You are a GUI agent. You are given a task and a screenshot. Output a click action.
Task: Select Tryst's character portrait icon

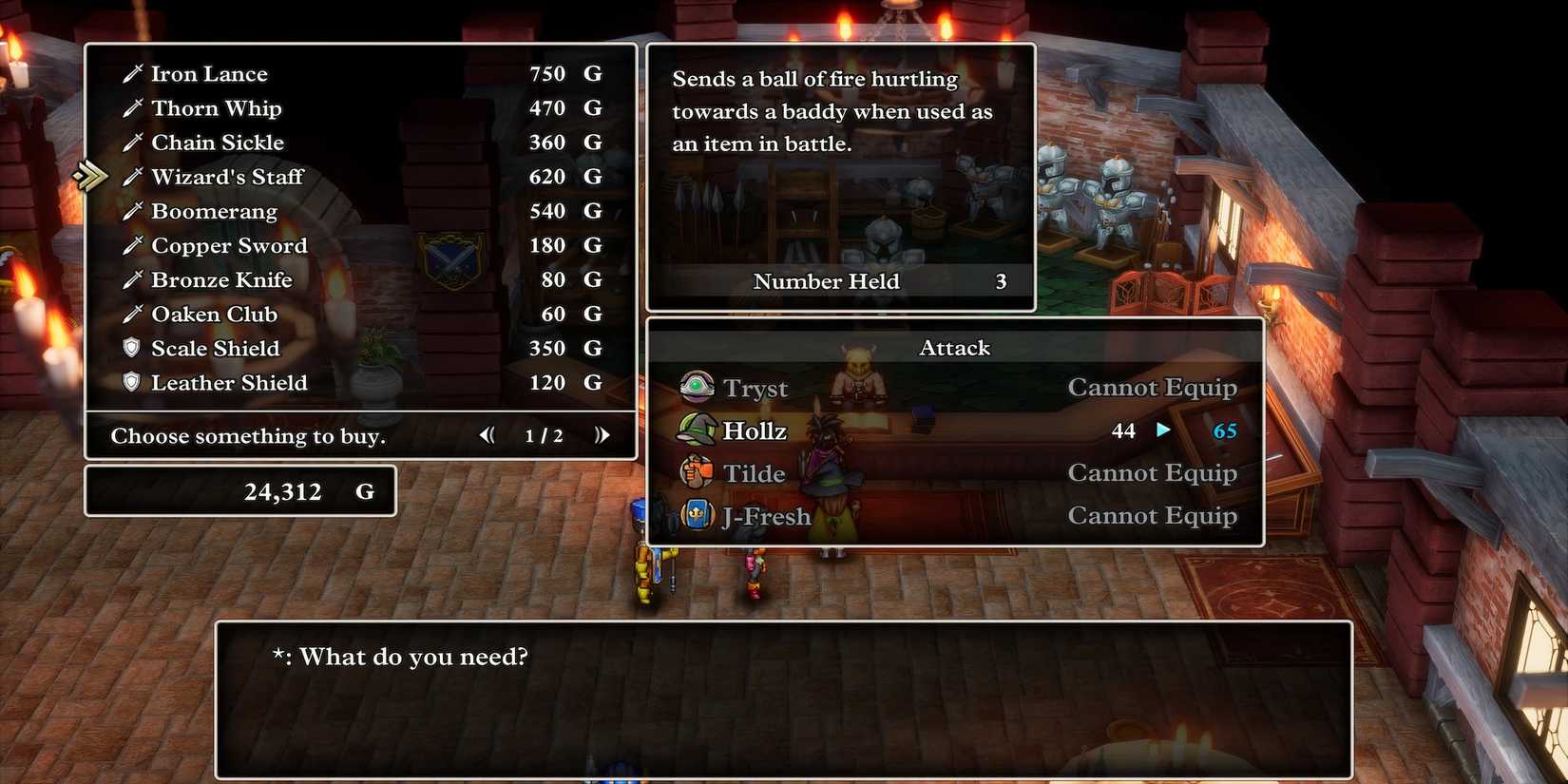tap(697, 388)
